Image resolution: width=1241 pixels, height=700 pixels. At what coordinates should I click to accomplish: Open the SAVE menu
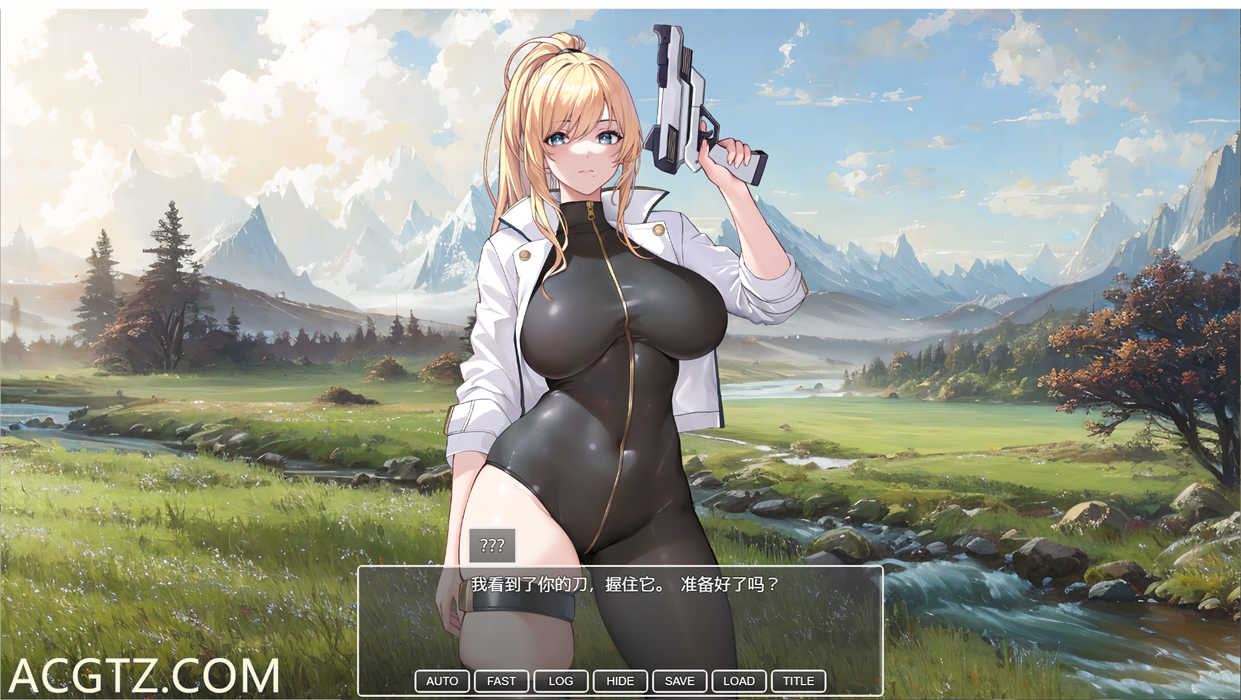click(x=680, y=681)
